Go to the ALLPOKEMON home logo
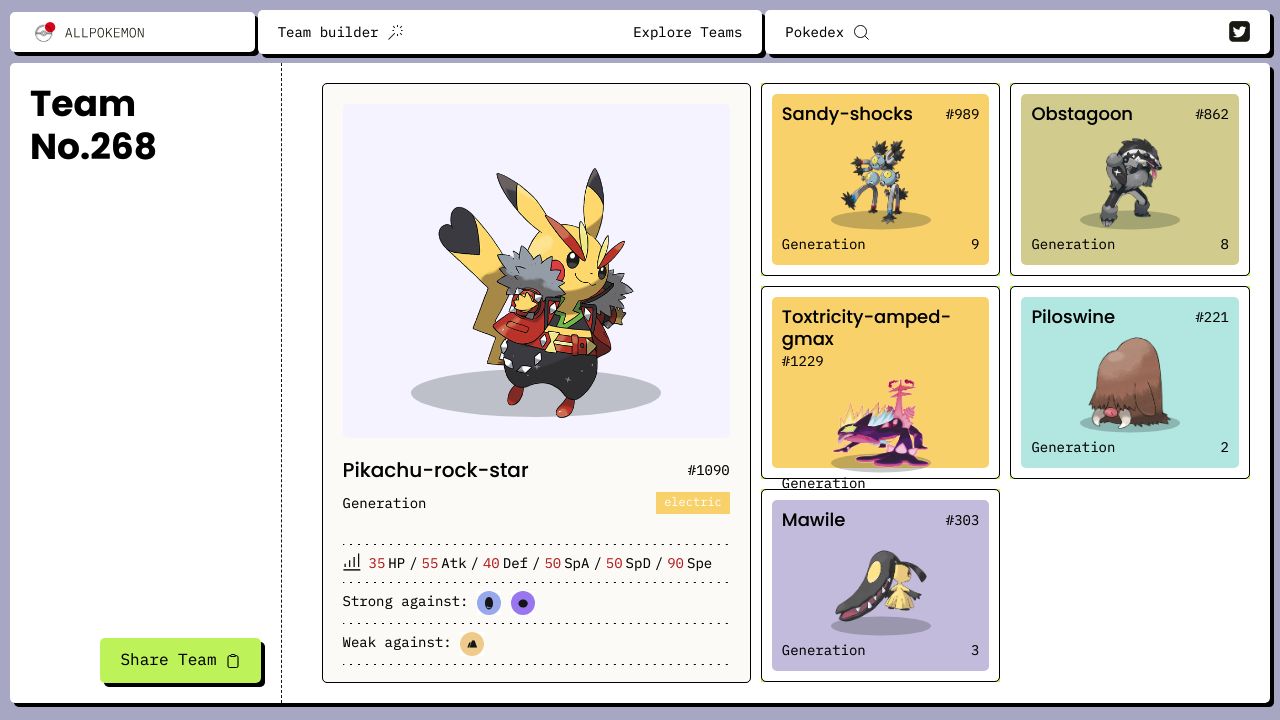The width and height of the screenshot is (1280, 720). 90,32
